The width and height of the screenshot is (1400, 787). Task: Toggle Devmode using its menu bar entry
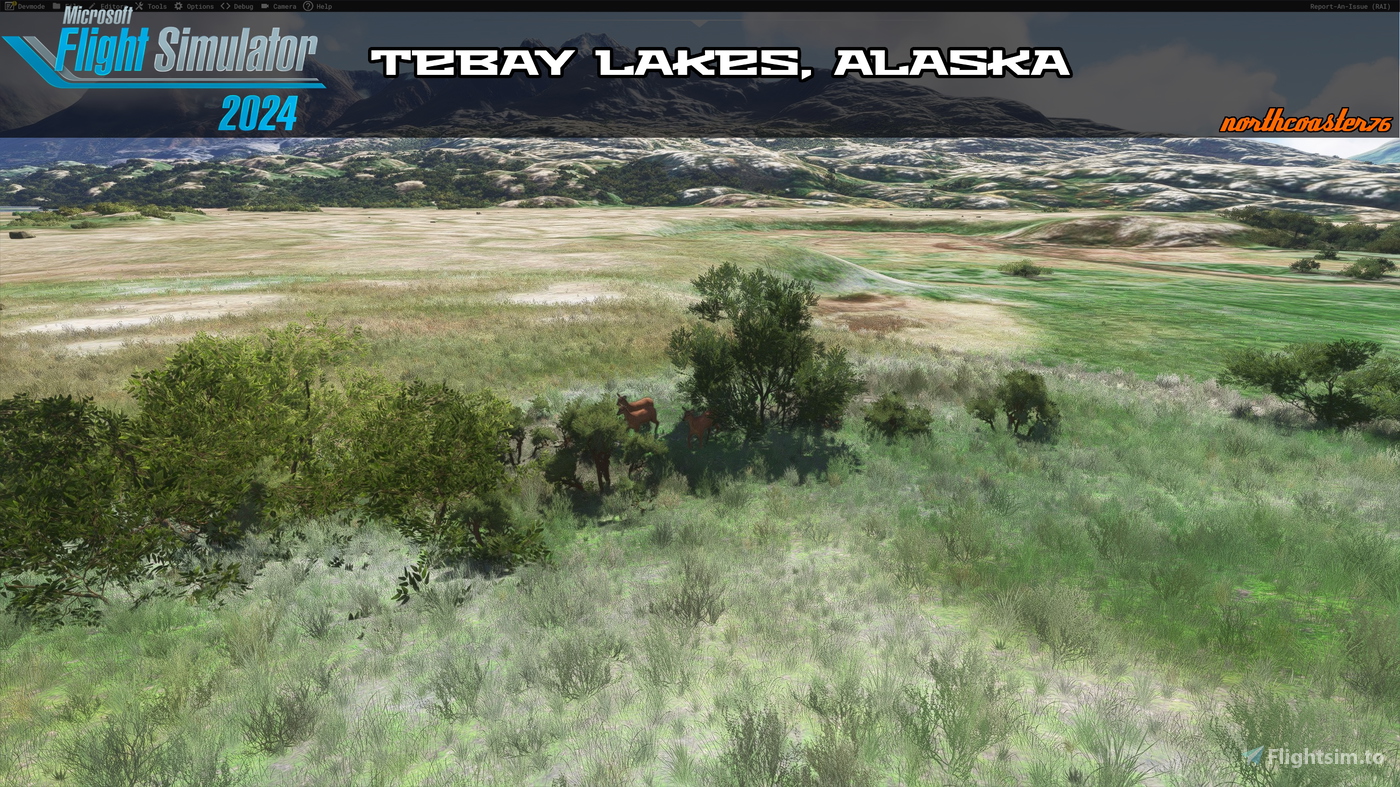point(31,5)
